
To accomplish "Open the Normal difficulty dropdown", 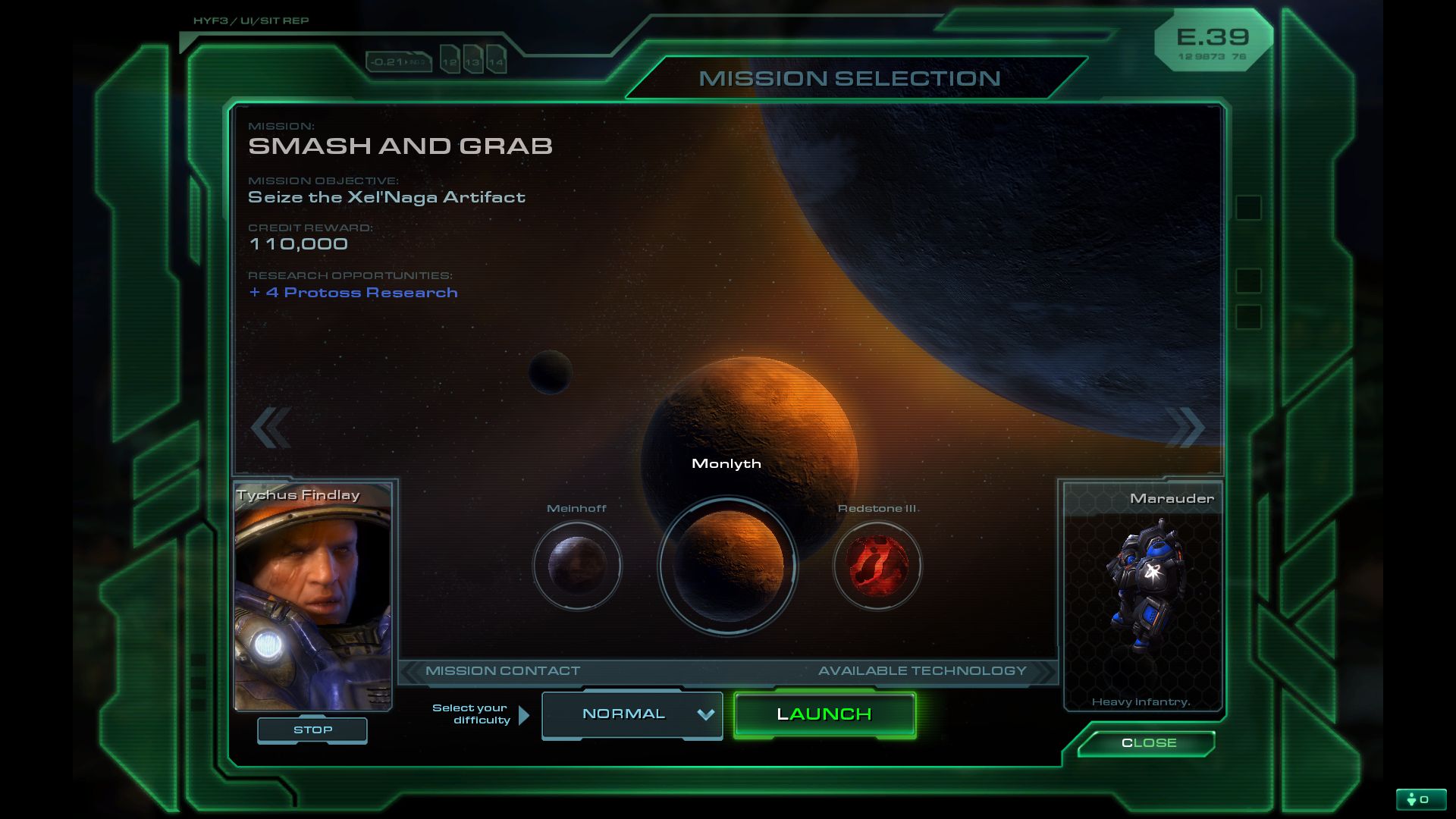I will coord(632,714).
